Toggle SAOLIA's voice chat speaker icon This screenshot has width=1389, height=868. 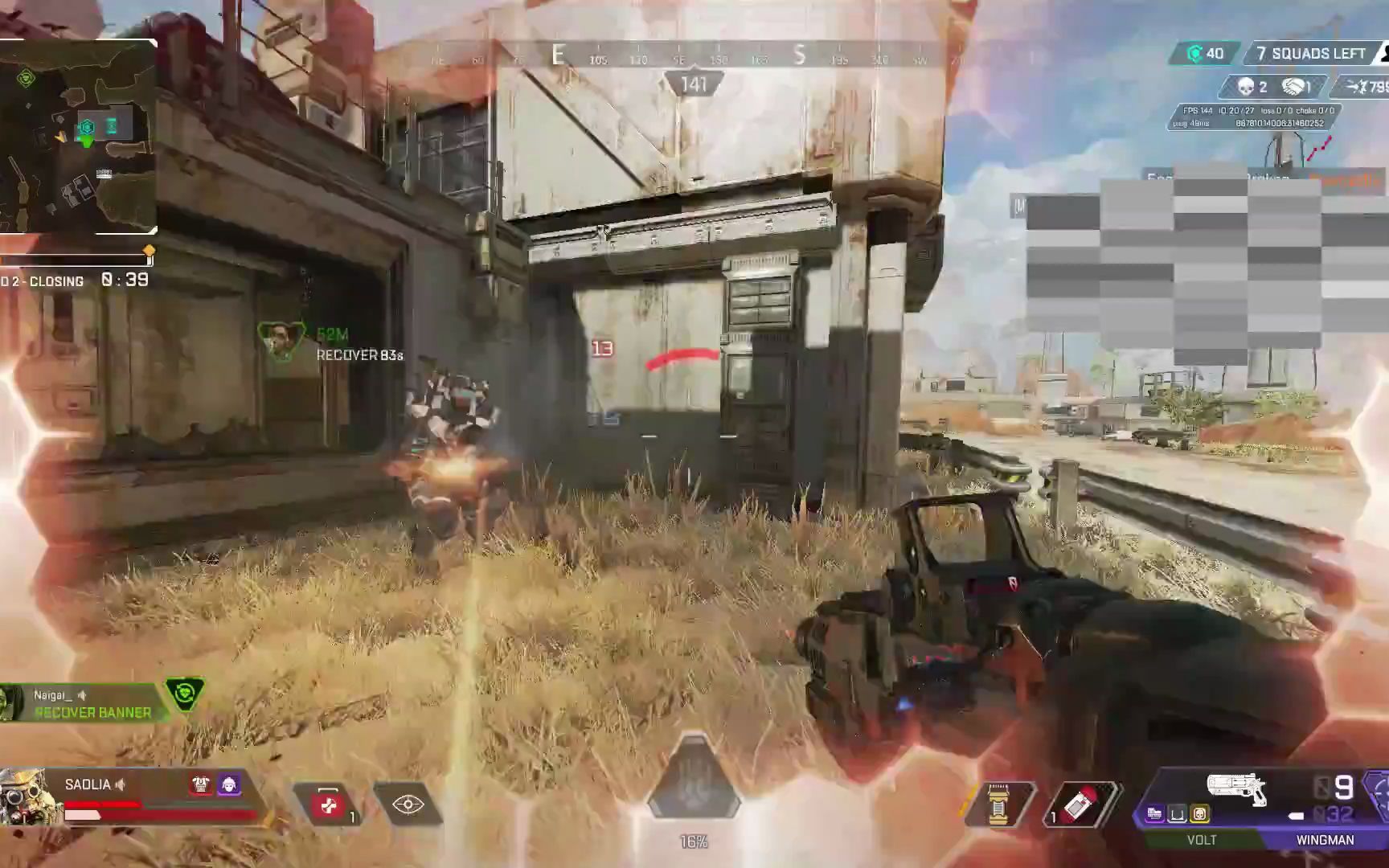(120, 784)
